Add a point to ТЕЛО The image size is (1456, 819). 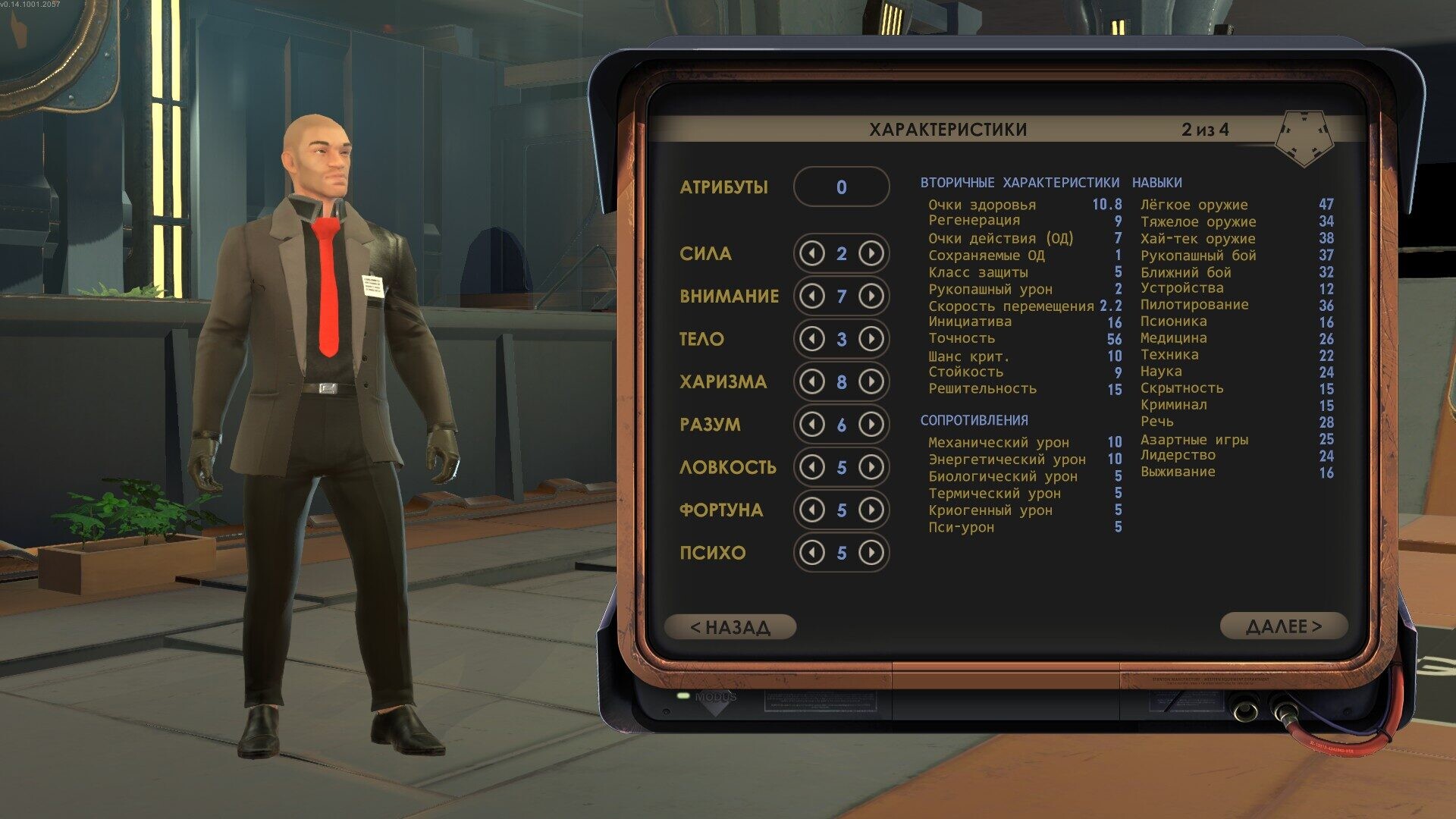tap(871, 339)
